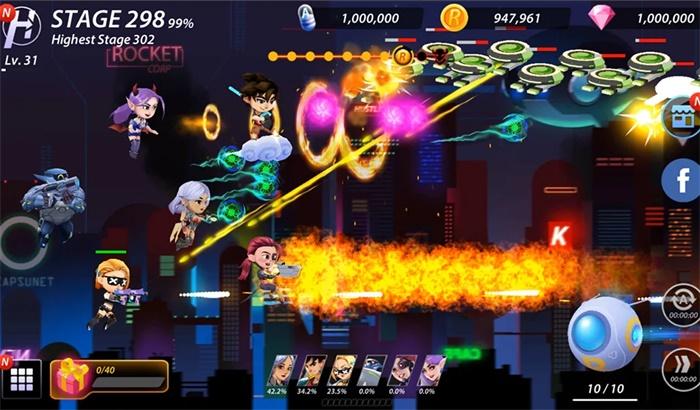This screenshot has width=700, height=410.
Task: Select the dark-haired hero portrait at 34.2%
Action: pos(314,370)
